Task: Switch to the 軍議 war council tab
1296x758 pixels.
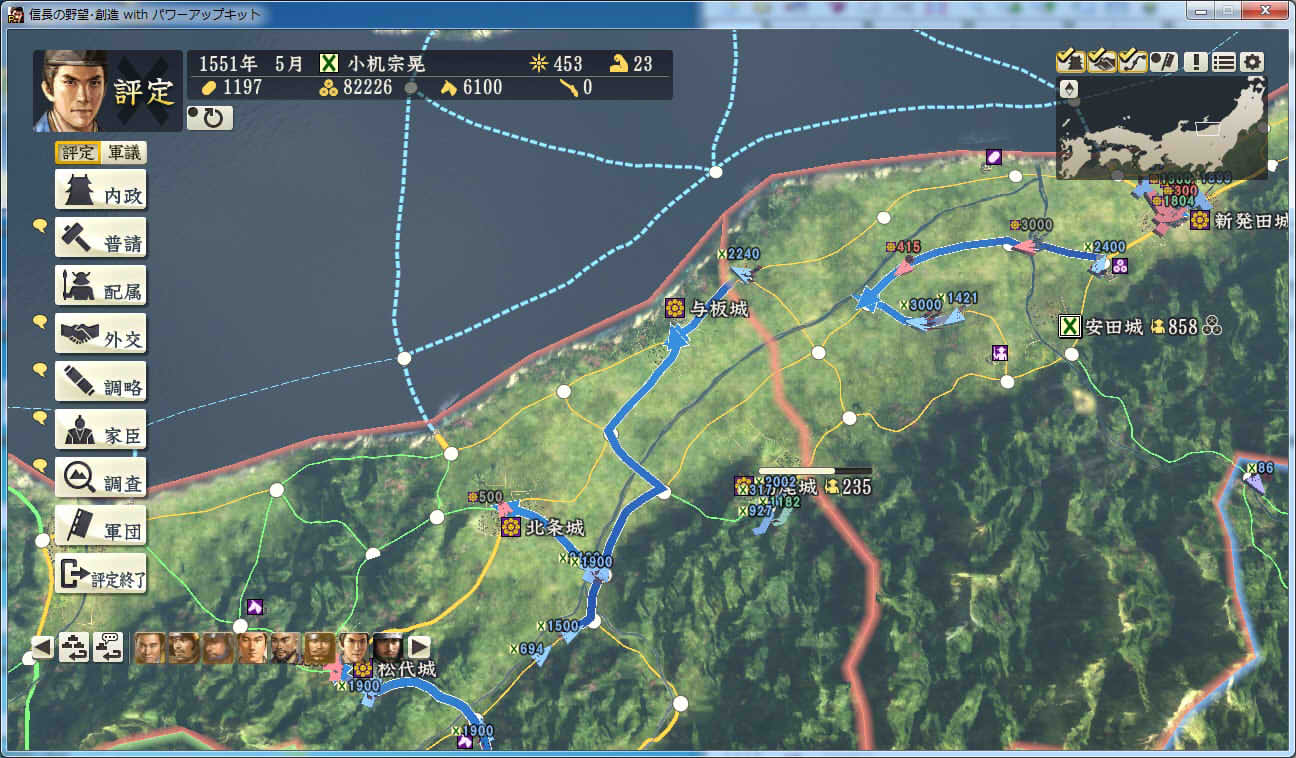Action: pyautogui.click(x=125, y=152)
